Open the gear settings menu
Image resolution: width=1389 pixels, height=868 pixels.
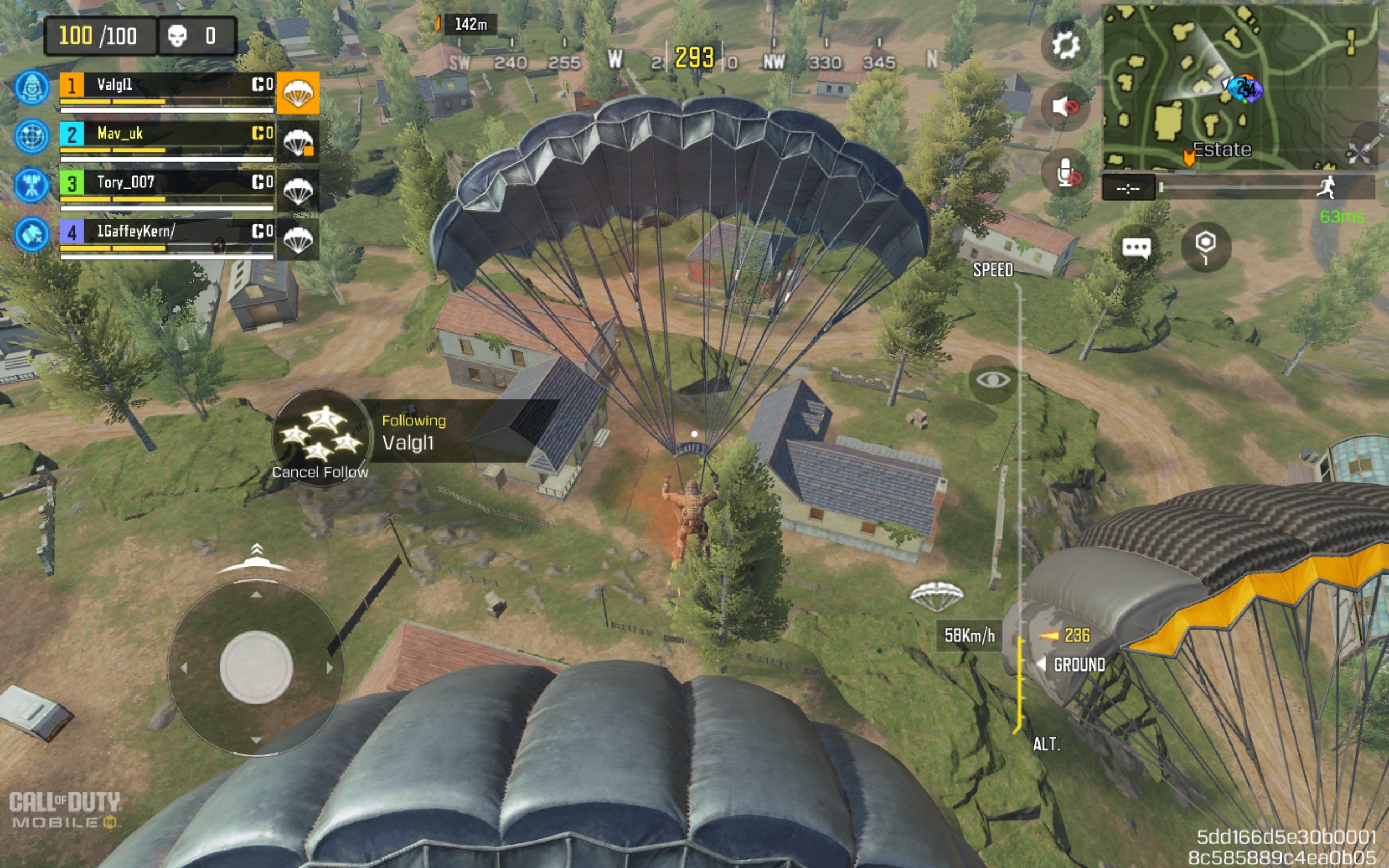click(1065, 46)
